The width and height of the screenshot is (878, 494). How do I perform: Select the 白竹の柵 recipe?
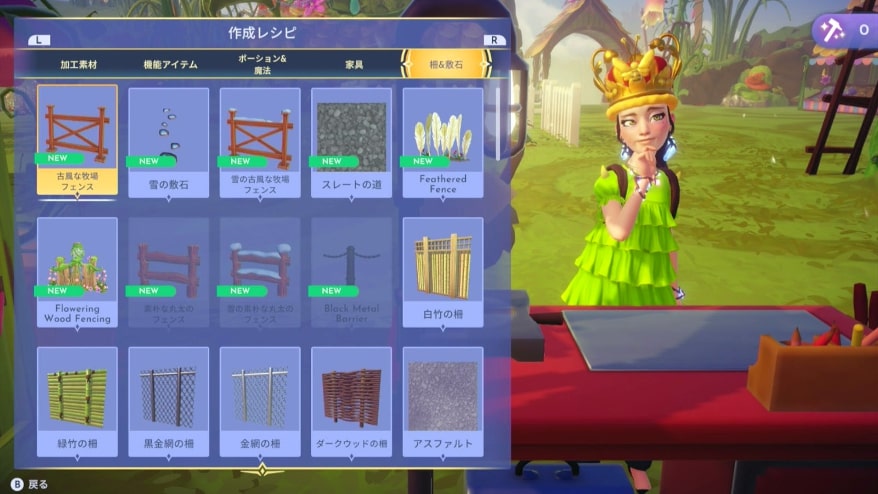tap(443, 271)
